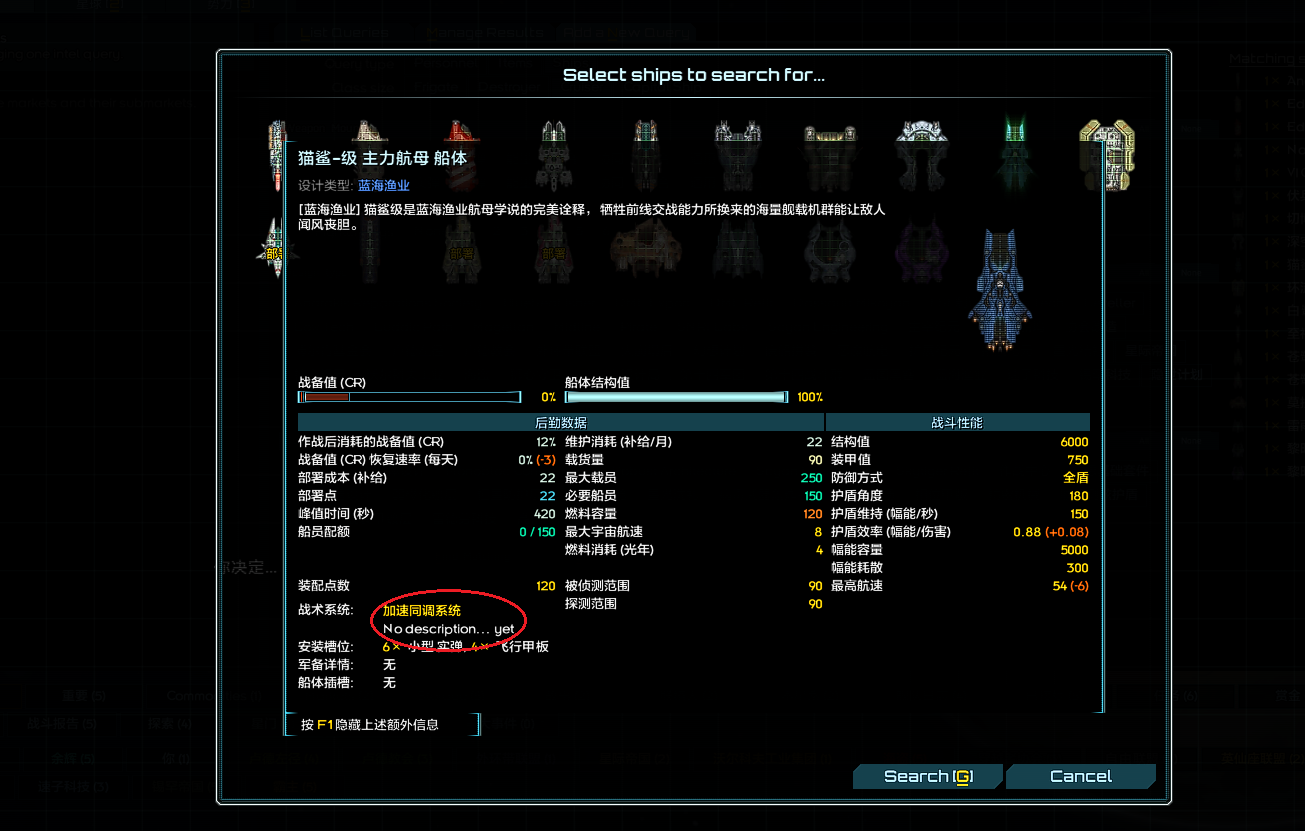Screen dimensions: 1305x831
Task: Click the 船体结构值 100% bar
Action: (x=676, y=396)
